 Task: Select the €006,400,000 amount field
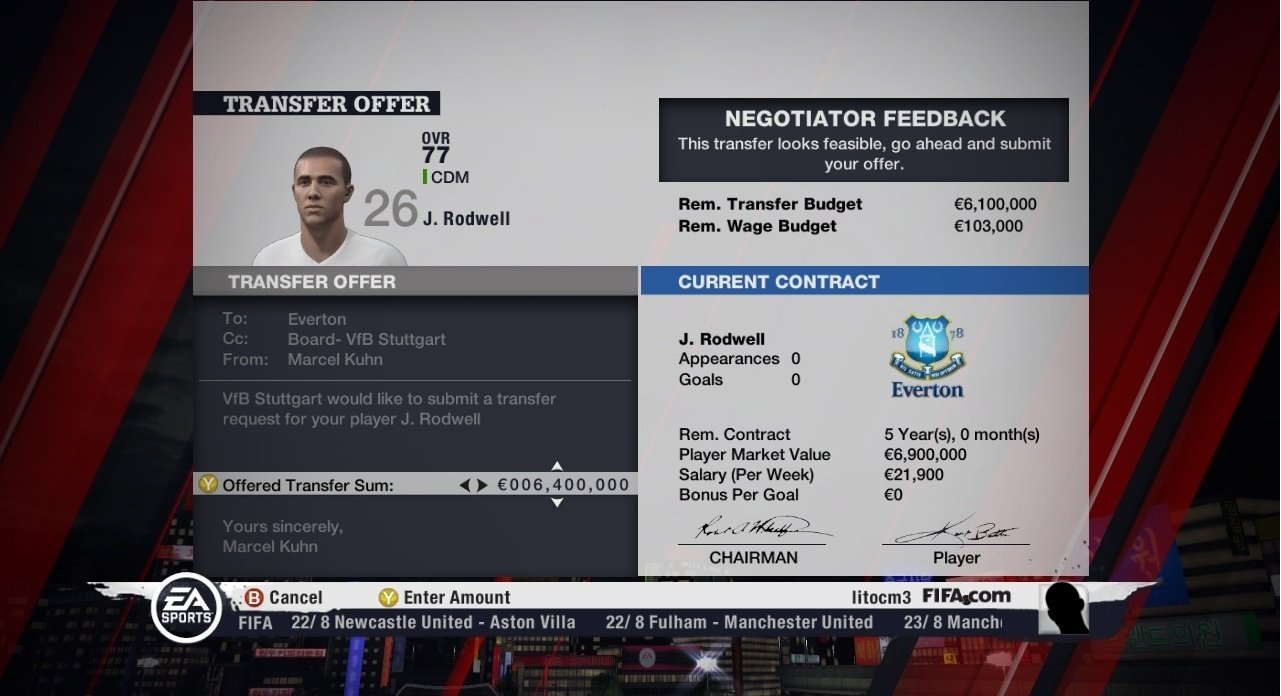click(563, 485)
